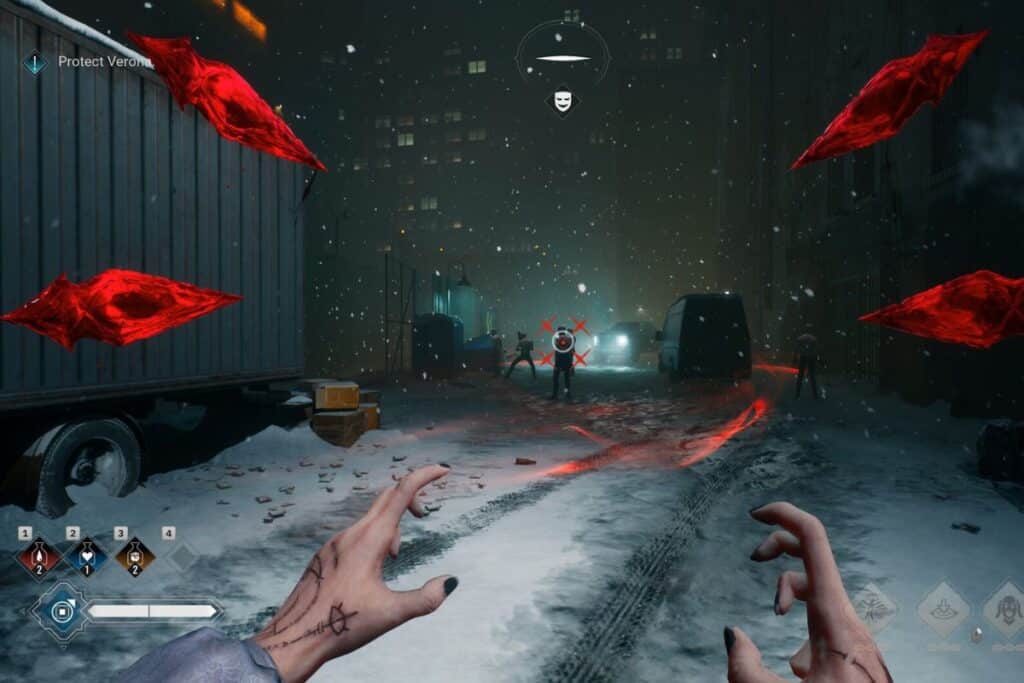Click the masquerade mask icon

(563, 100)
